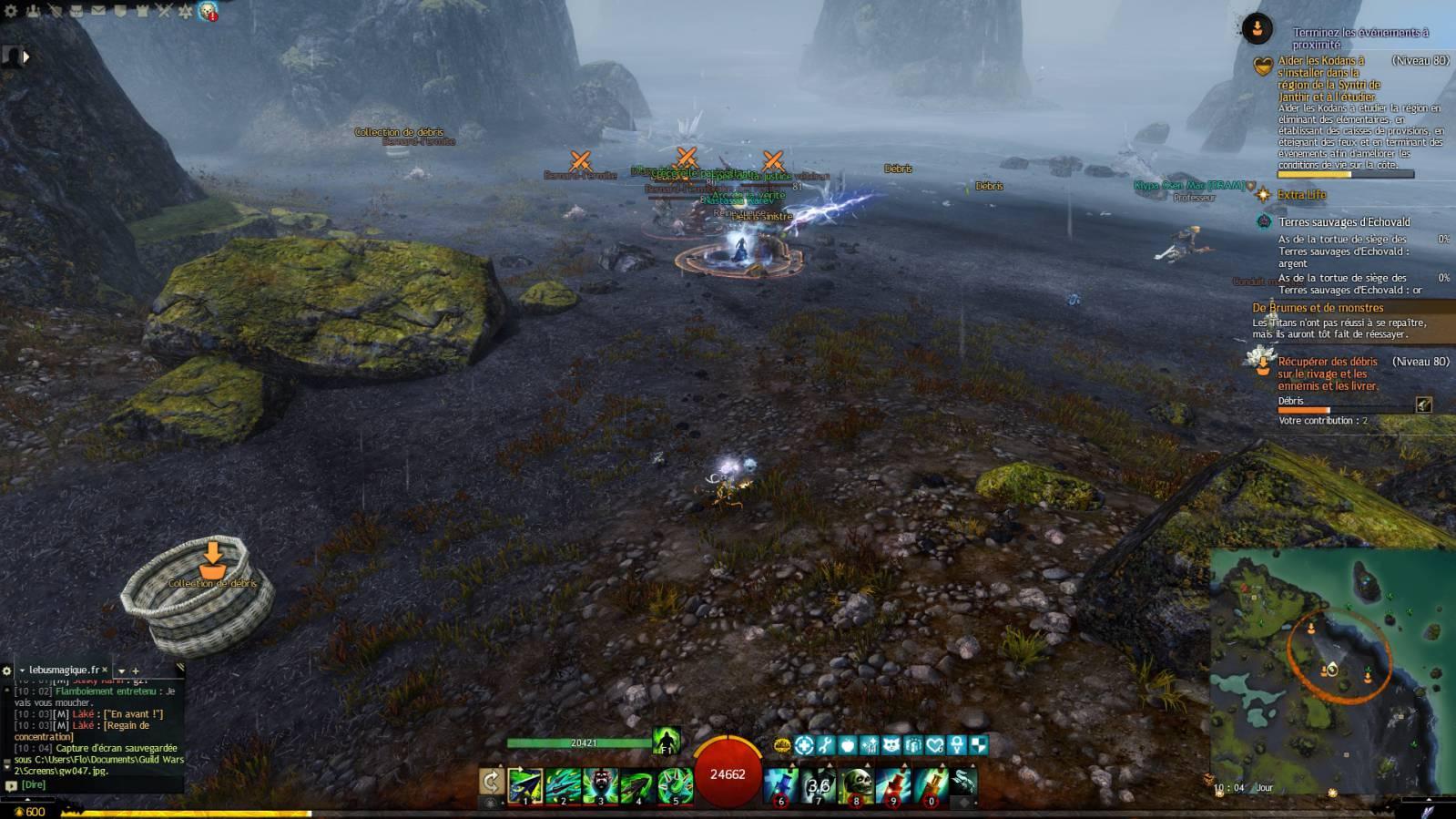Image resolution: width=1456 pixels, height=819 pixels.
Task: Close the lebusmagique.fr chat tab
Action: (x=104, y=670)
